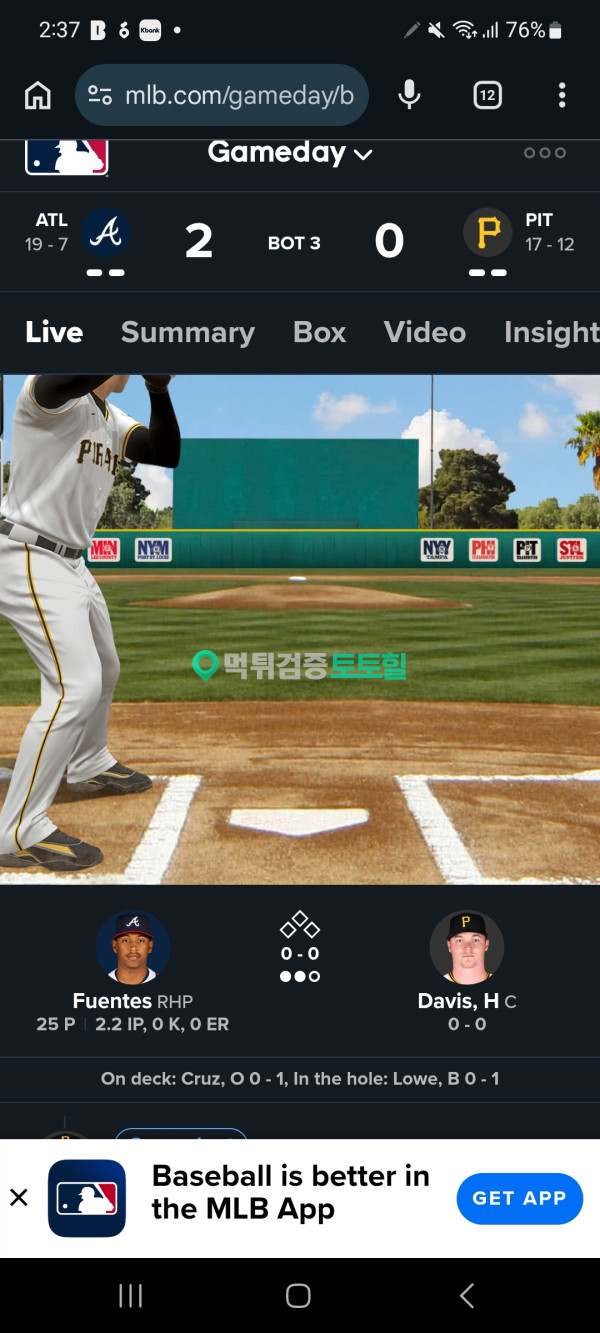Tap the GET APP button
This screenshot has height=1333, width=600.
tap(519, 1198)
